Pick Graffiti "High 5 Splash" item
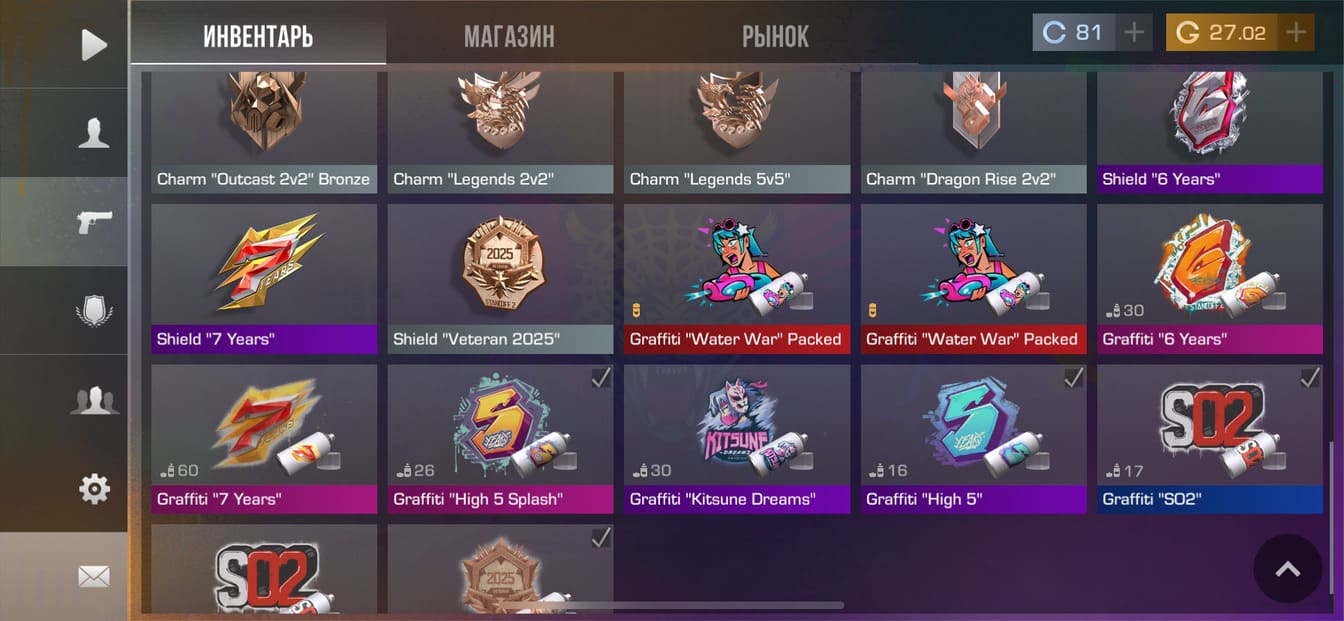This screenshot has width=1344, height=621. [x=500, y=439]
